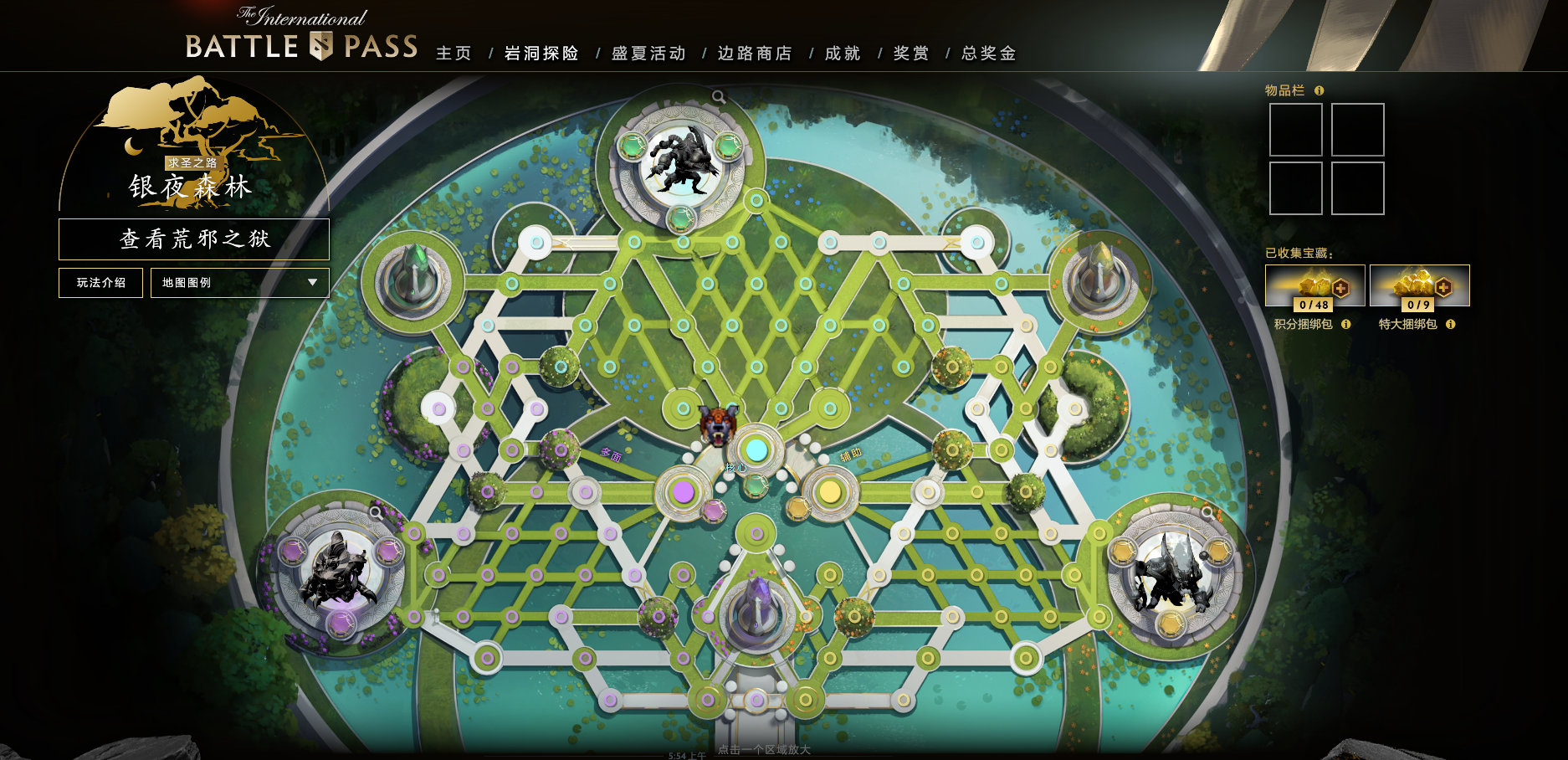Click the 查看荒邪之狱 button
Image resolution: width=1568 pixels, height=760 pixels.
193,239
